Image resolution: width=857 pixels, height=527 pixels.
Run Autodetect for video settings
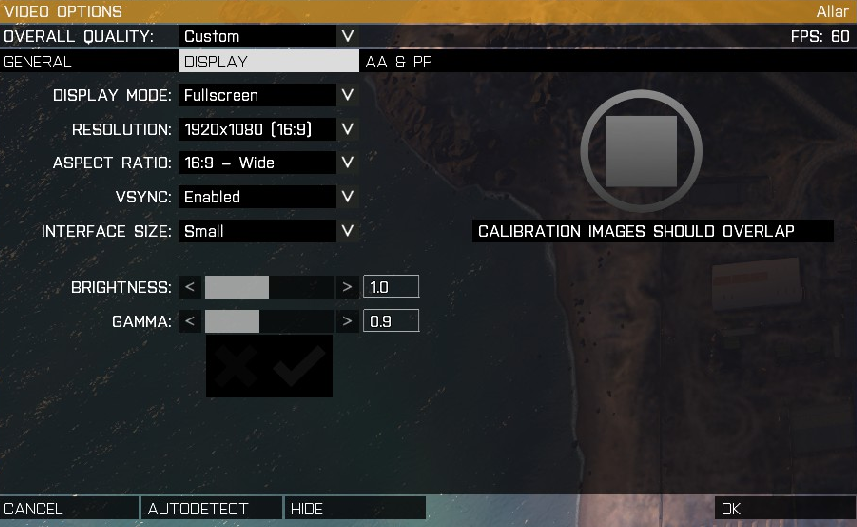click(212, 508)
